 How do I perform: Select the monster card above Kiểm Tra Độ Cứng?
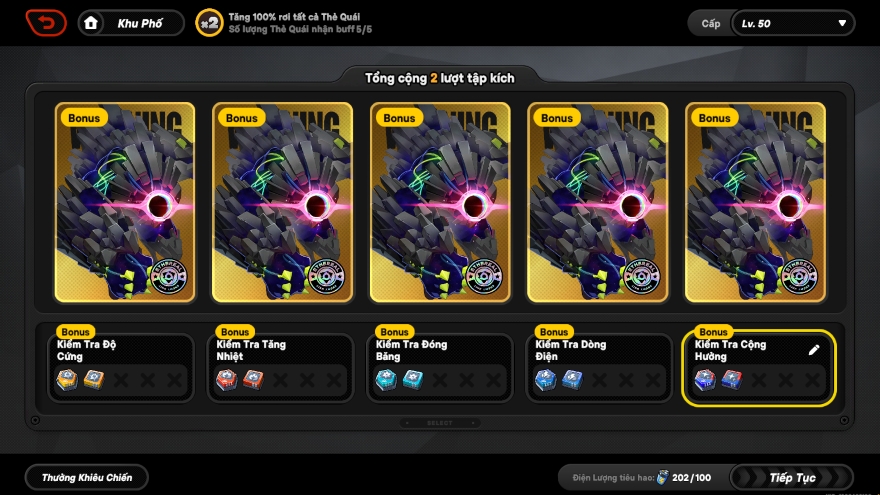(x=125, y=202)
